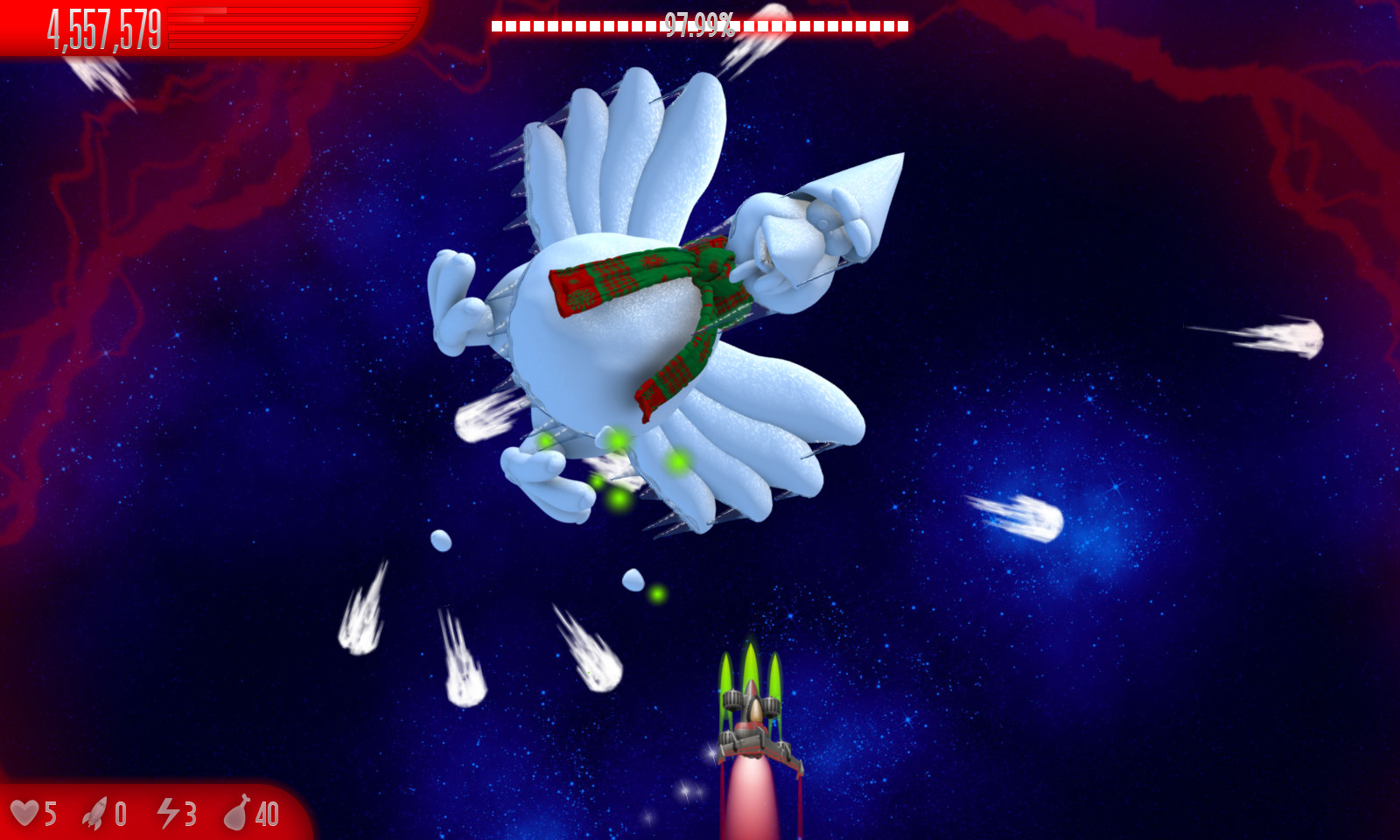Click the score display 4,557,579
The width and height of the screenshot is (1400, 840).
point(103,25)
